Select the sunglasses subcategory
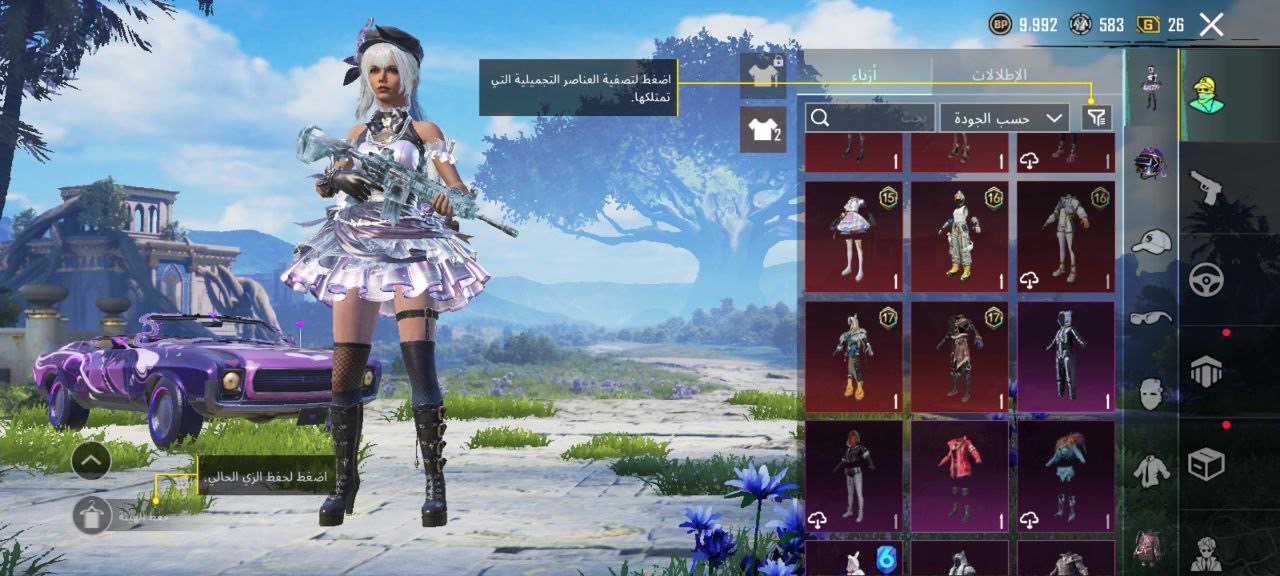 coord(1151,318)
